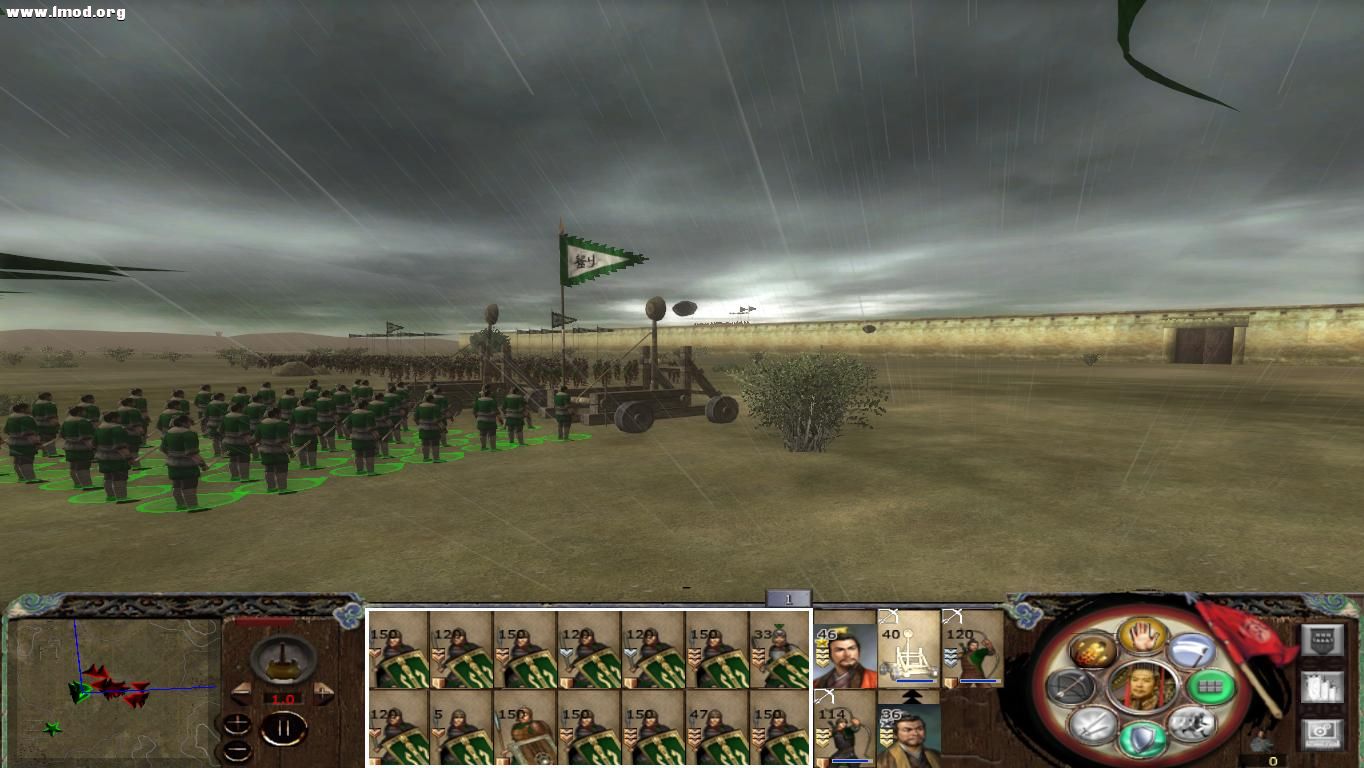Toggle guard mode with the green shield icon
This screenshot has height=768, width=1364.
(1140, 740)
